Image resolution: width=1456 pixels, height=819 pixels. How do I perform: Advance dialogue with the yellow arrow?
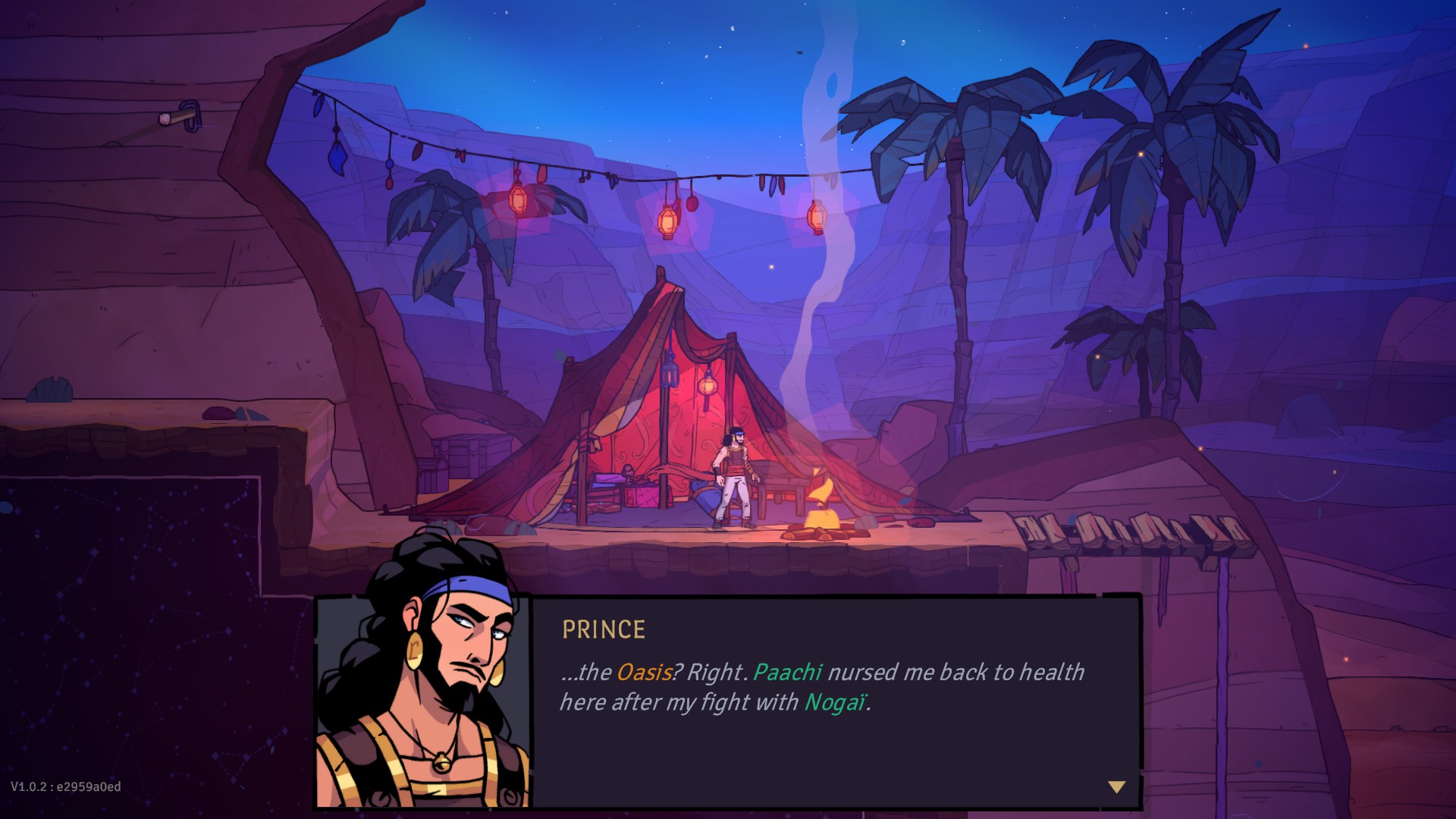click(x=1116, y=787)
